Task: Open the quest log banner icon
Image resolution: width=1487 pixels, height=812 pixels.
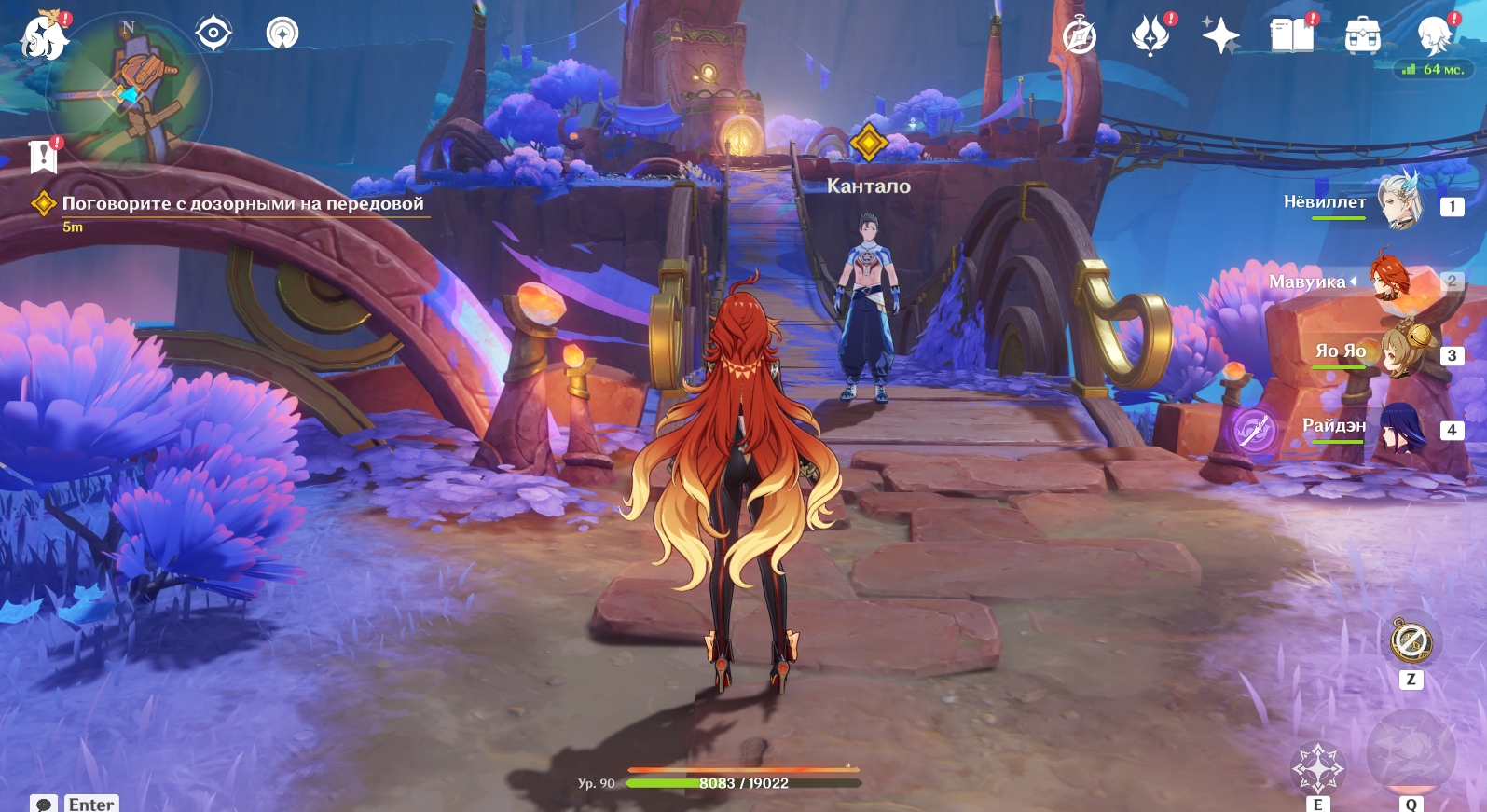Action: click(x=43, y=157)
